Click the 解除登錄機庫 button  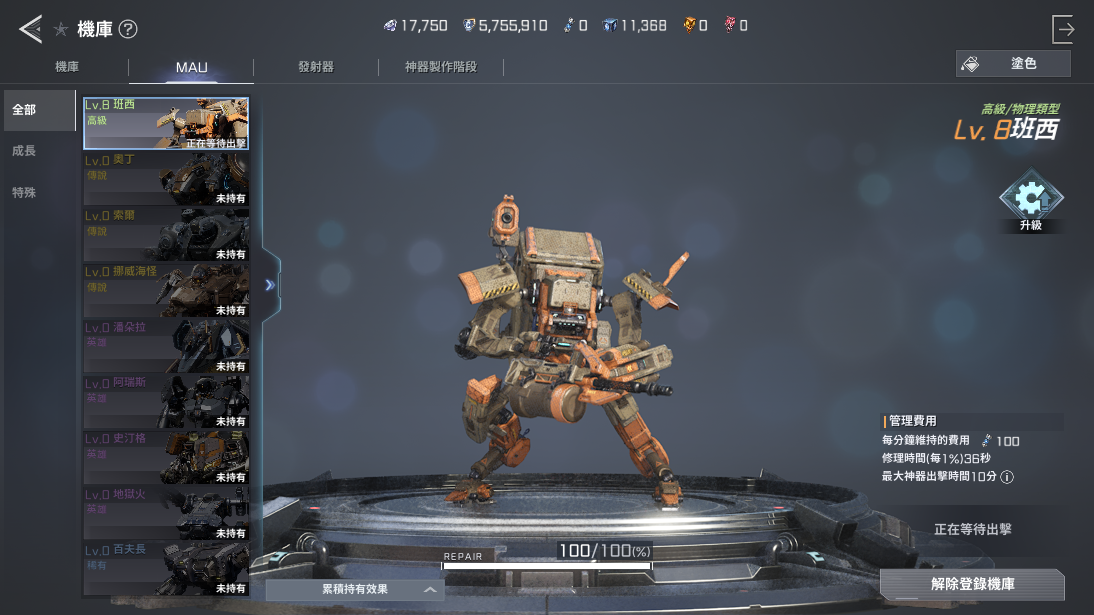[x=972, y=584]
